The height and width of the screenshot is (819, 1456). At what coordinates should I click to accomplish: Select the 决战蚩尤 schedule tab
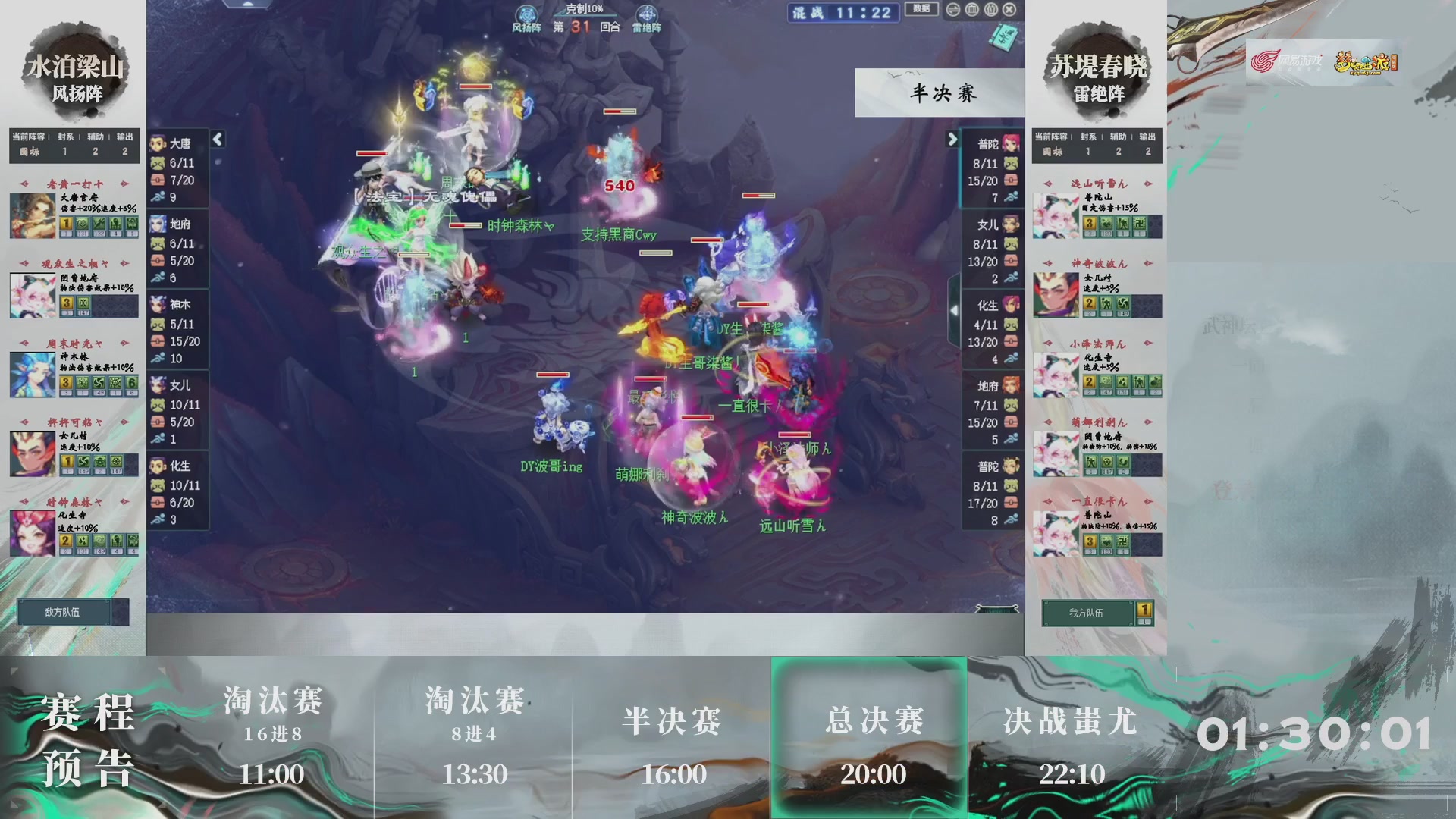[1069, 723]
